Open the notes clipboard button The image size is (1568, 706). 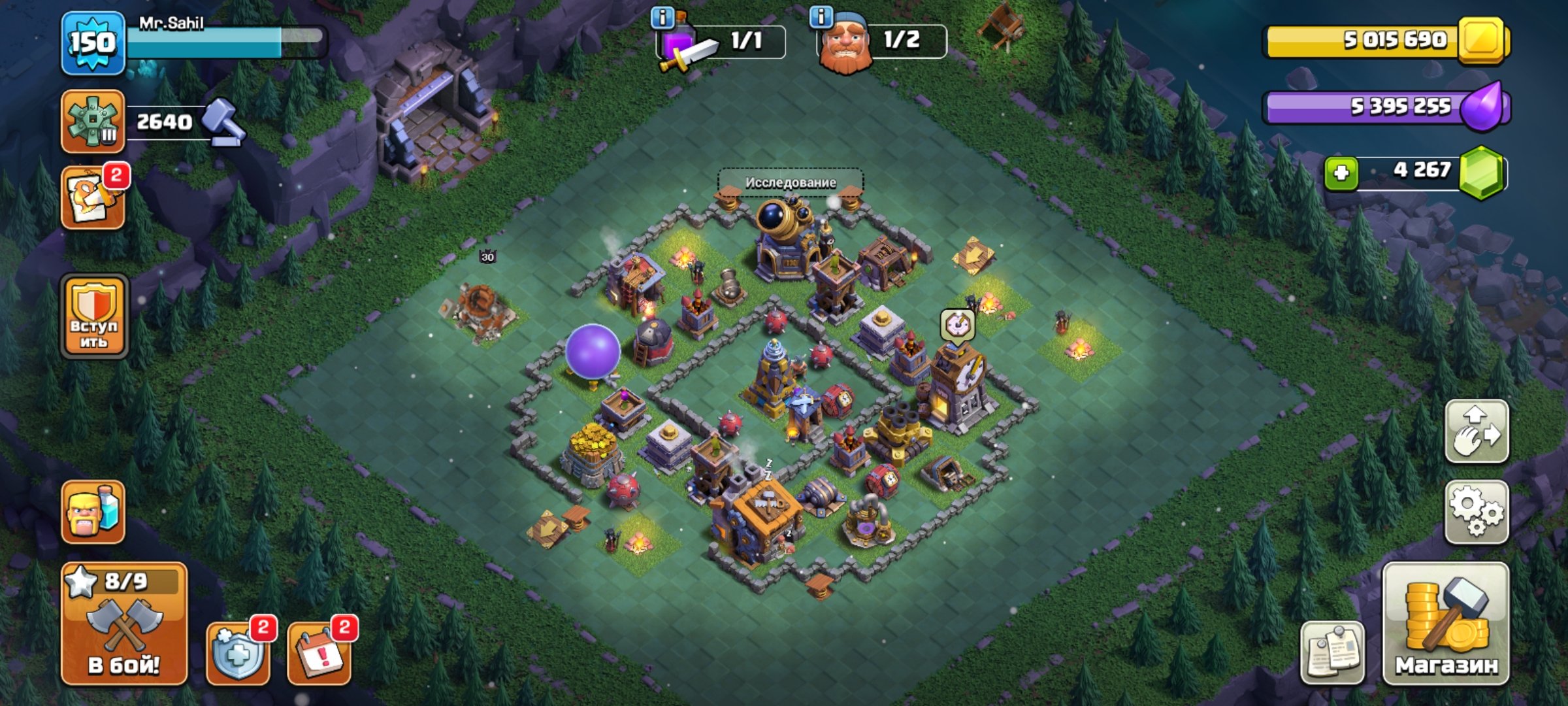pyautogui.click(x=1333, y=652)
